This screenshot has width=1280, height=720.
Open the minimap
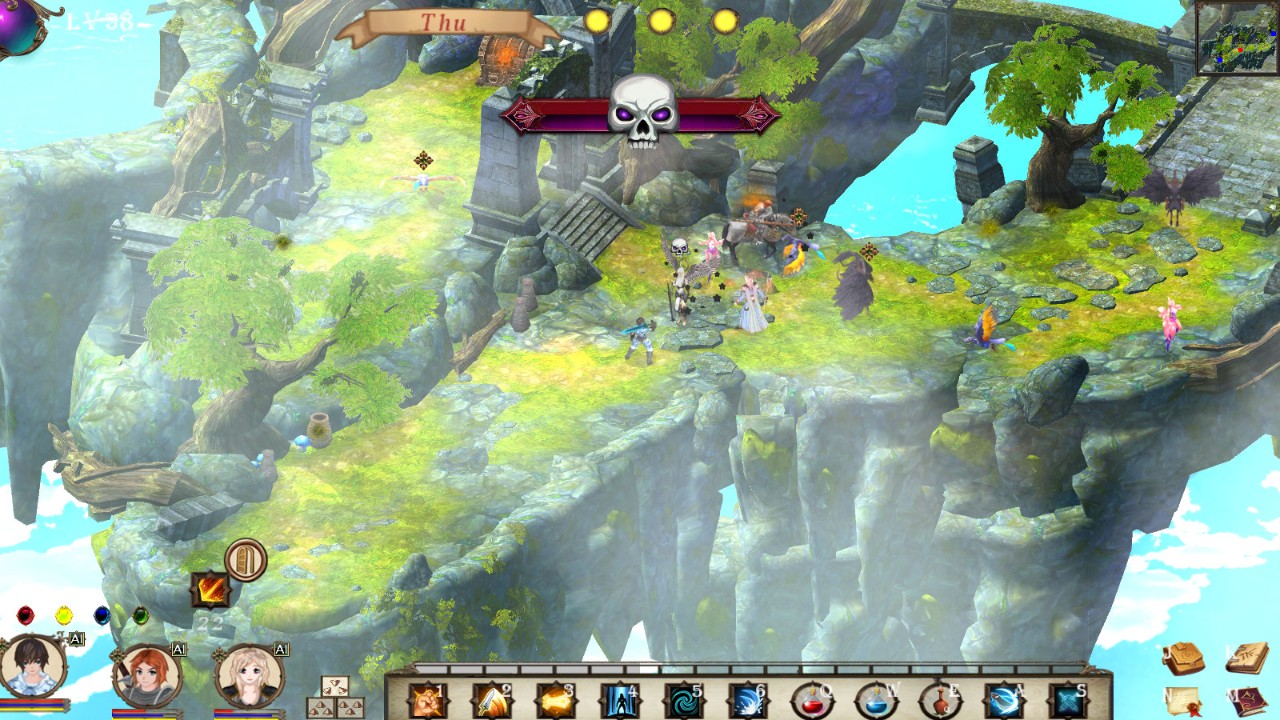[x=1237, y=38]
